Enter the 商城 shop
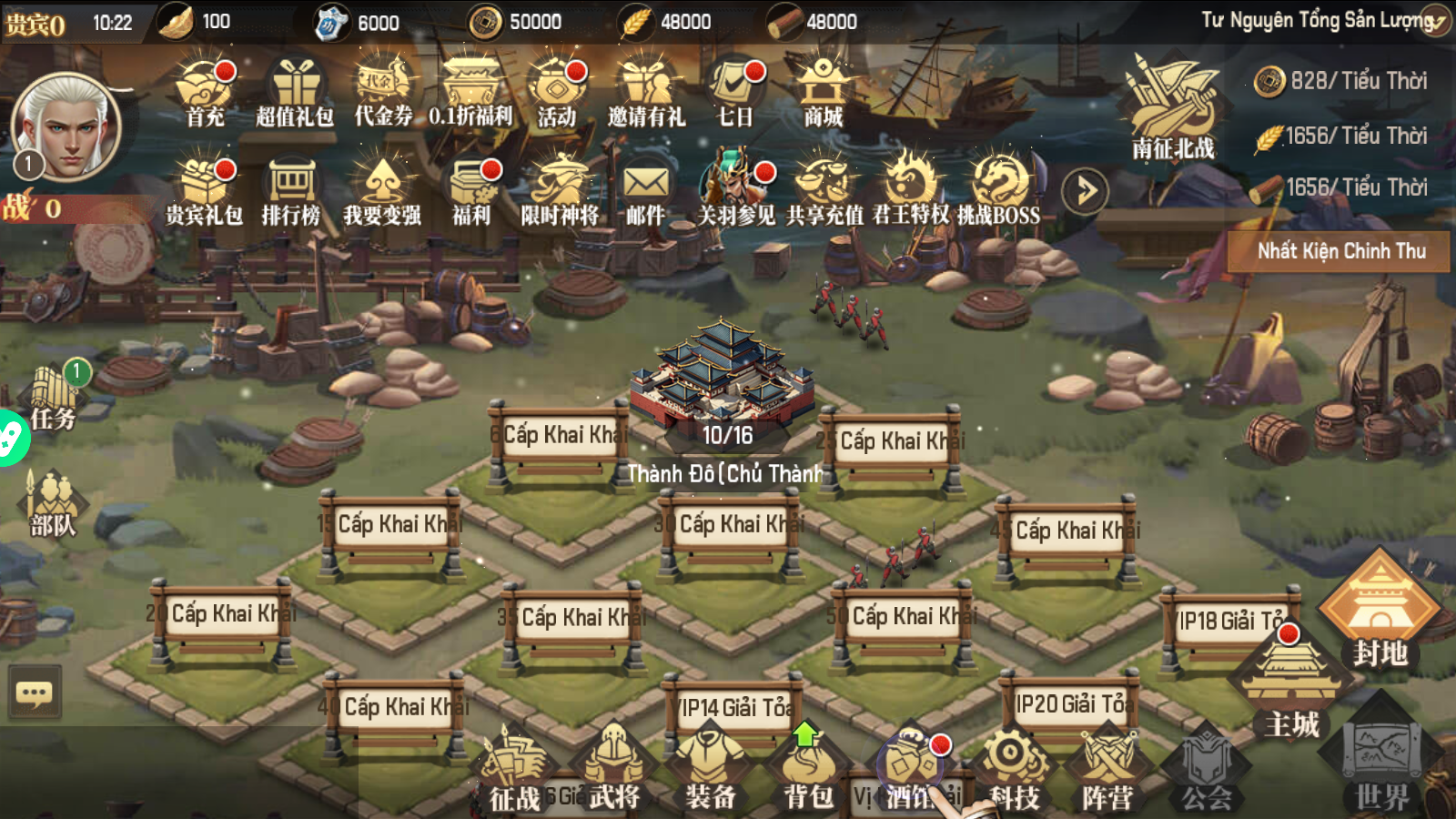 point(823,93)
